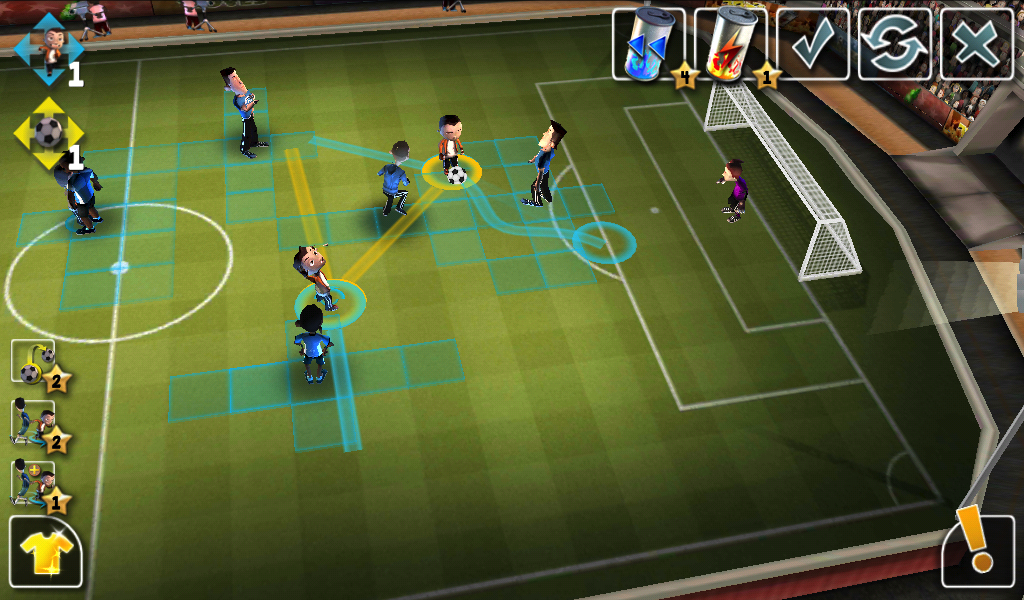Select the blue player move action icon
Viewport: 1024px width, 600px height.
[x=47, y=48]
